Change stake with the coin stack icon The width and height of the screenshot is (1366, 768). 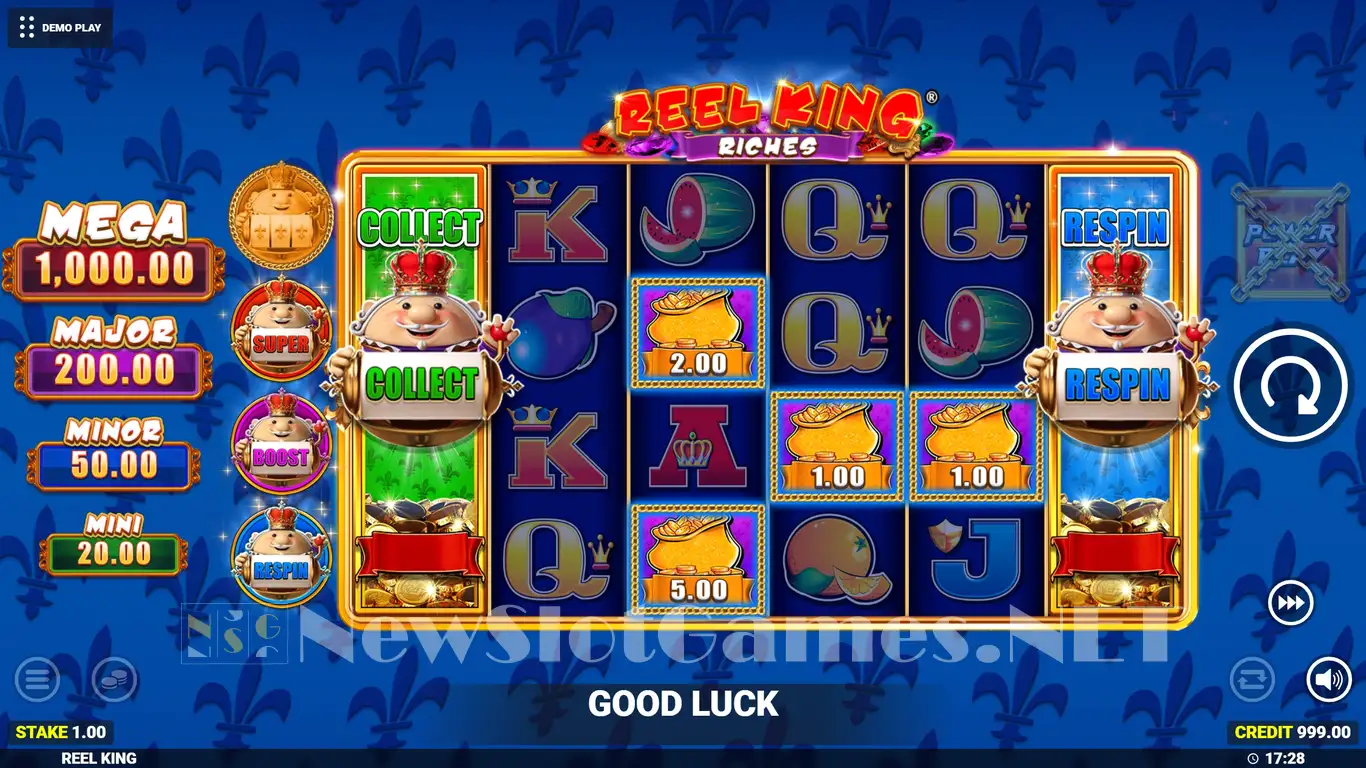pyautogui.click(x=114, y=681)
